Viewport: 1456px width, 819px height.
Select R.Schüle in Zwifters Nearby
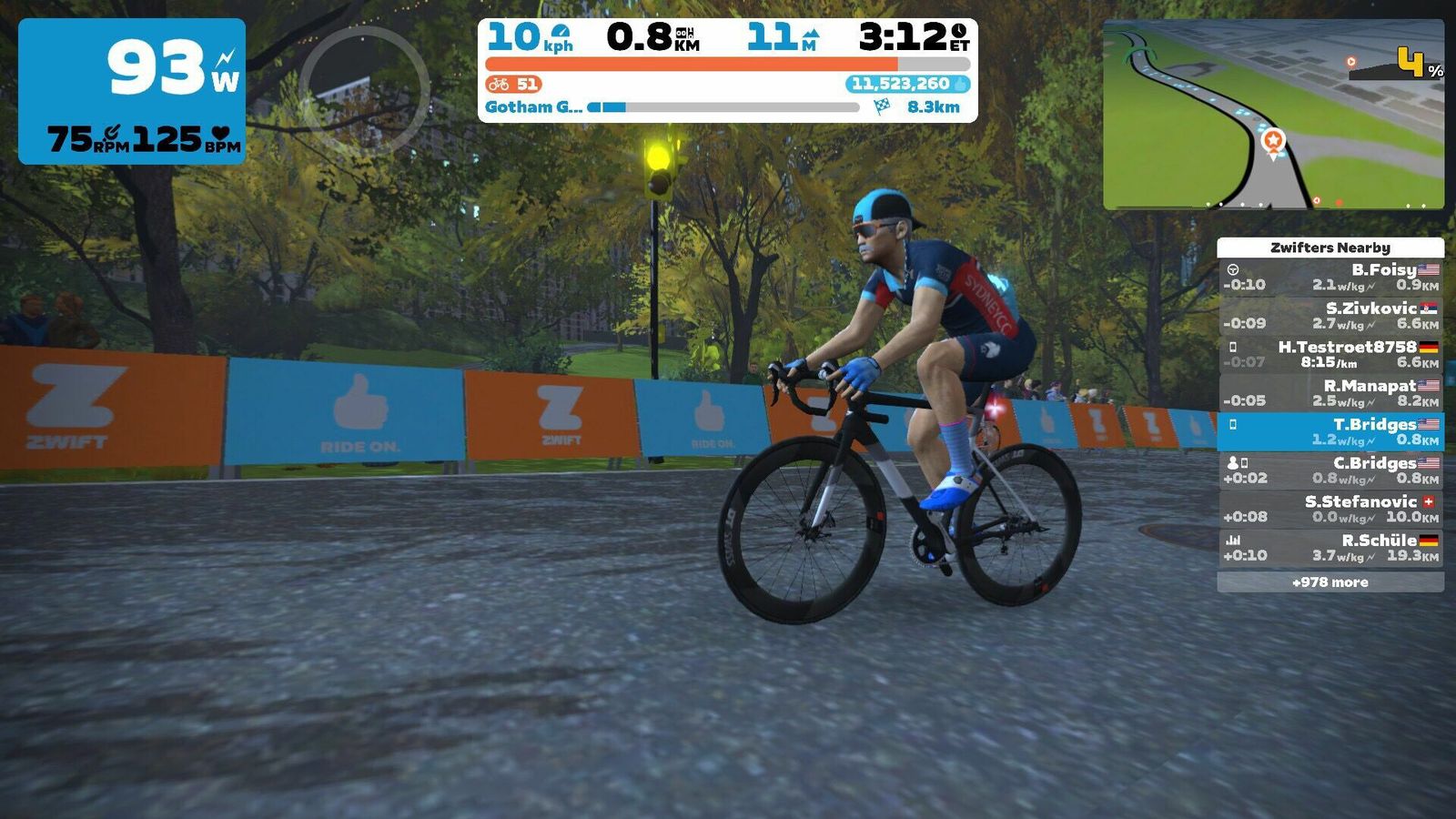[1330, 548]
